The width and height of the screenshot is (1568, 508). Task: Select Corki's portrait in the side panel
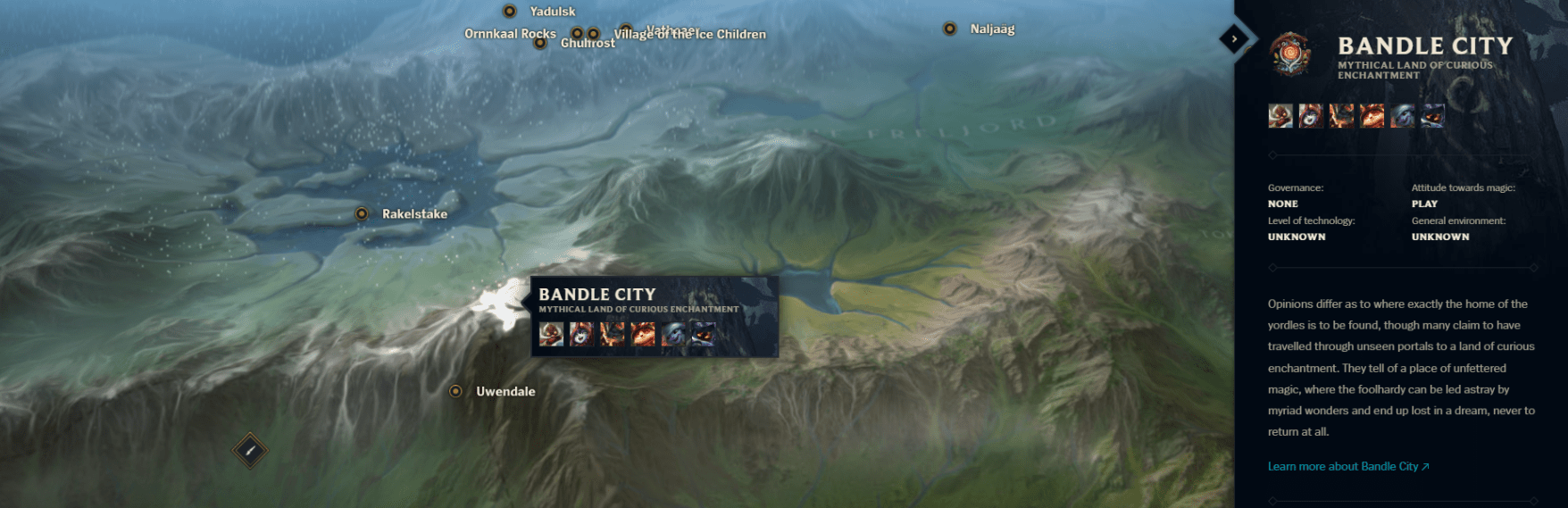[x=1280, y=116]
